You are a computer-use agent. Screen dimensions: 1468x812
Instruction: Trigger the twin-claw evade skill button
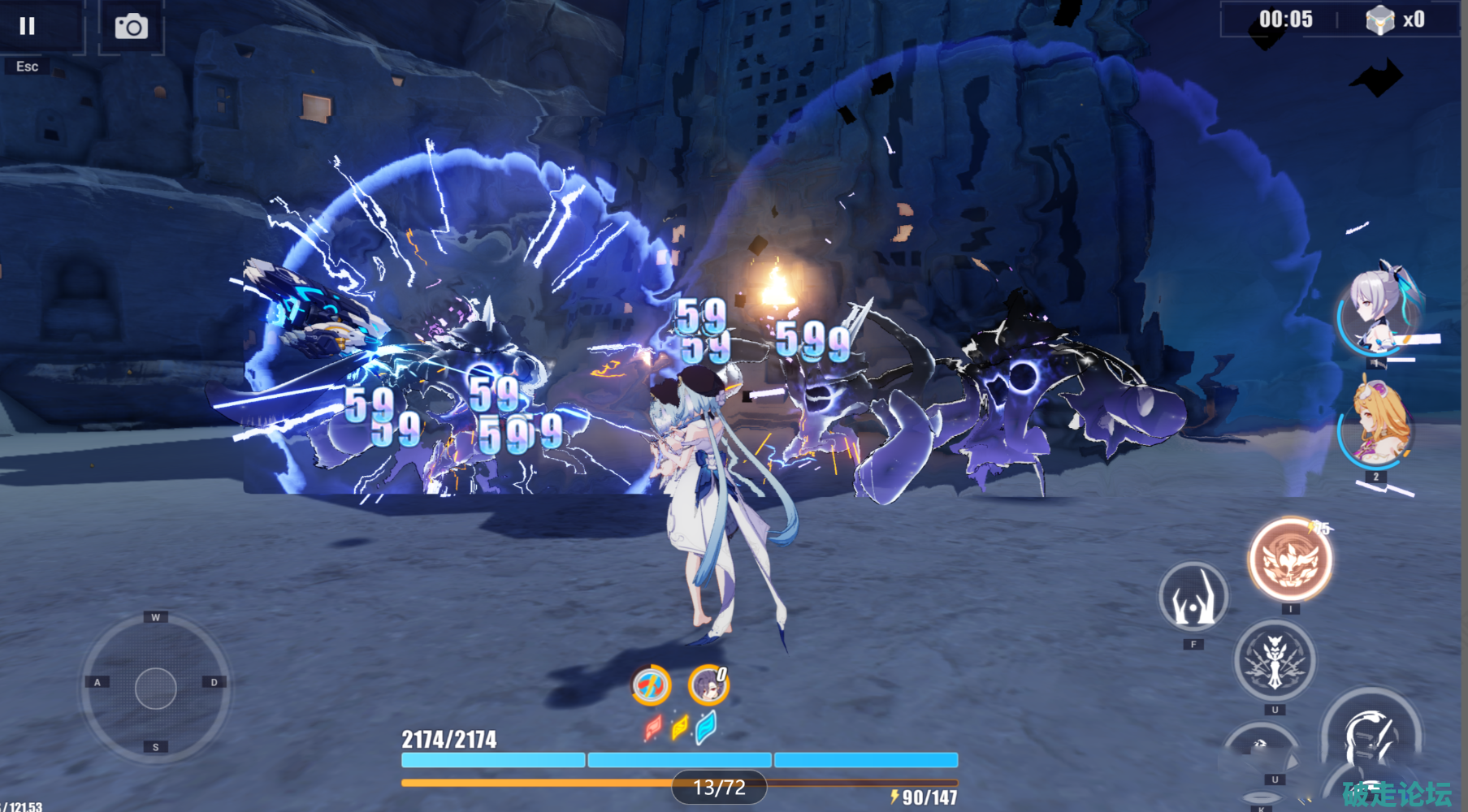[1193, 598]
